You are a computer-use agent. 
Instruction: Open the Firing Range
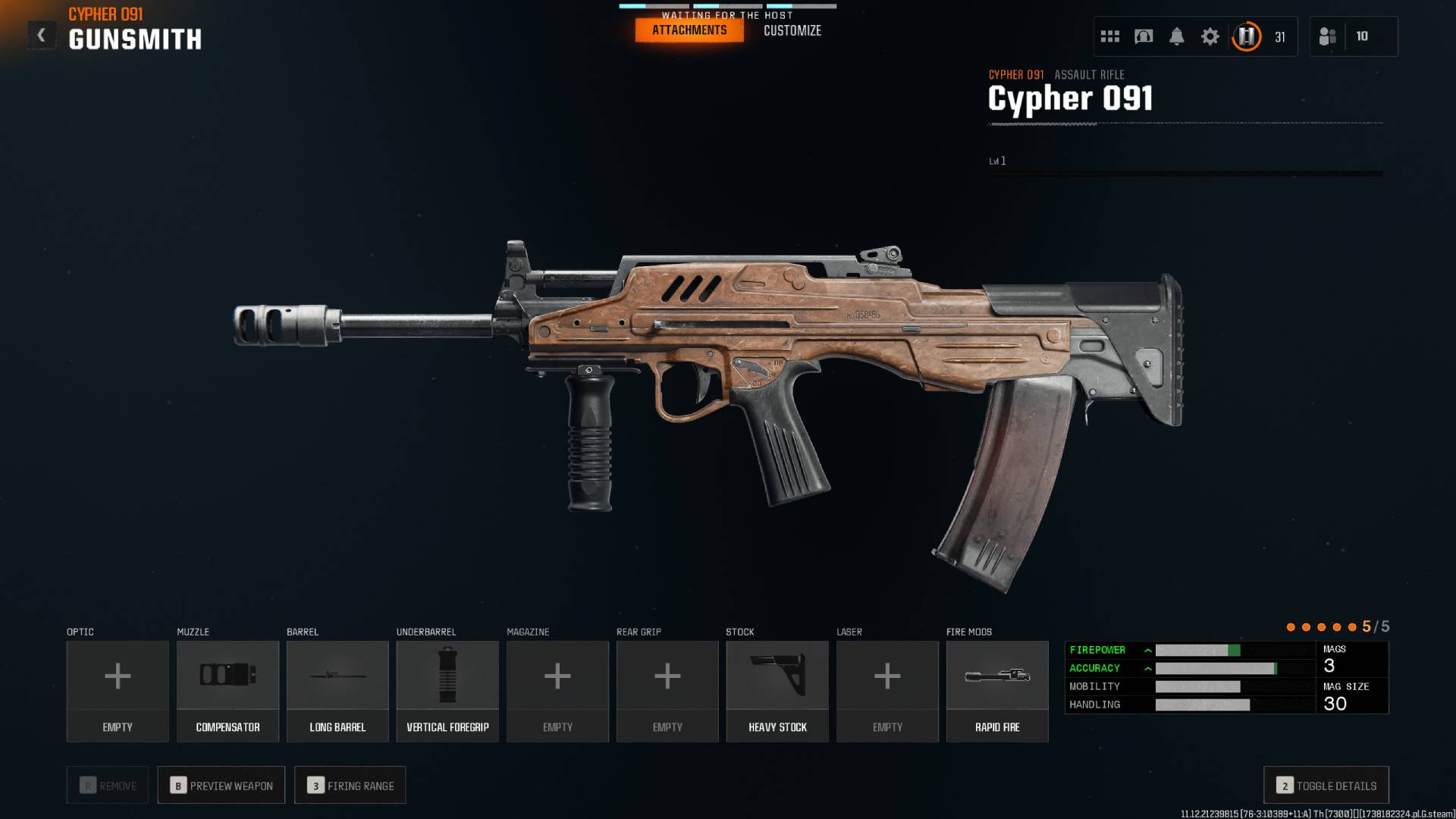click(x=350, y=785)
